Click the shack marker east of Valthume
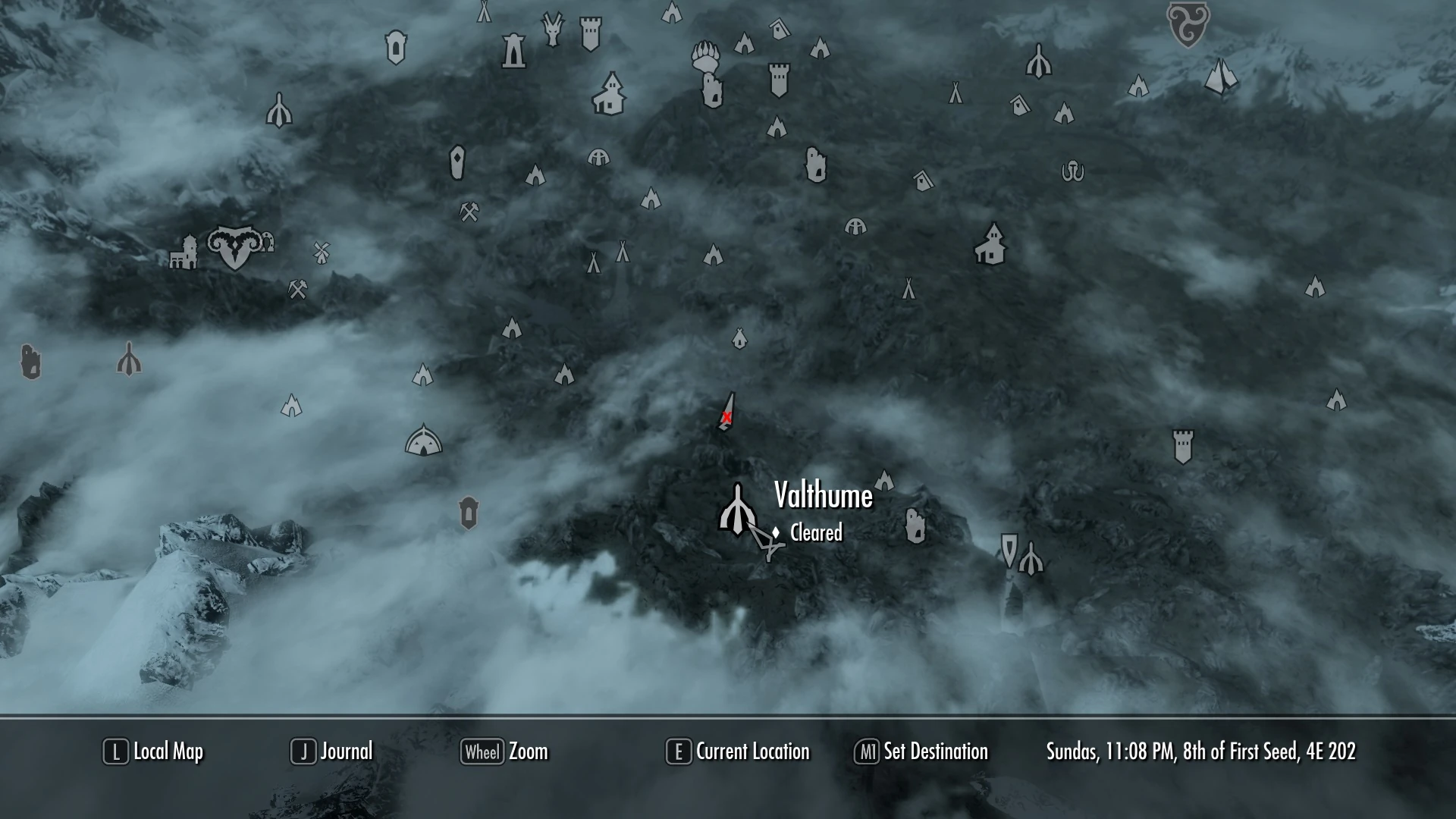 tap(914, 523)
